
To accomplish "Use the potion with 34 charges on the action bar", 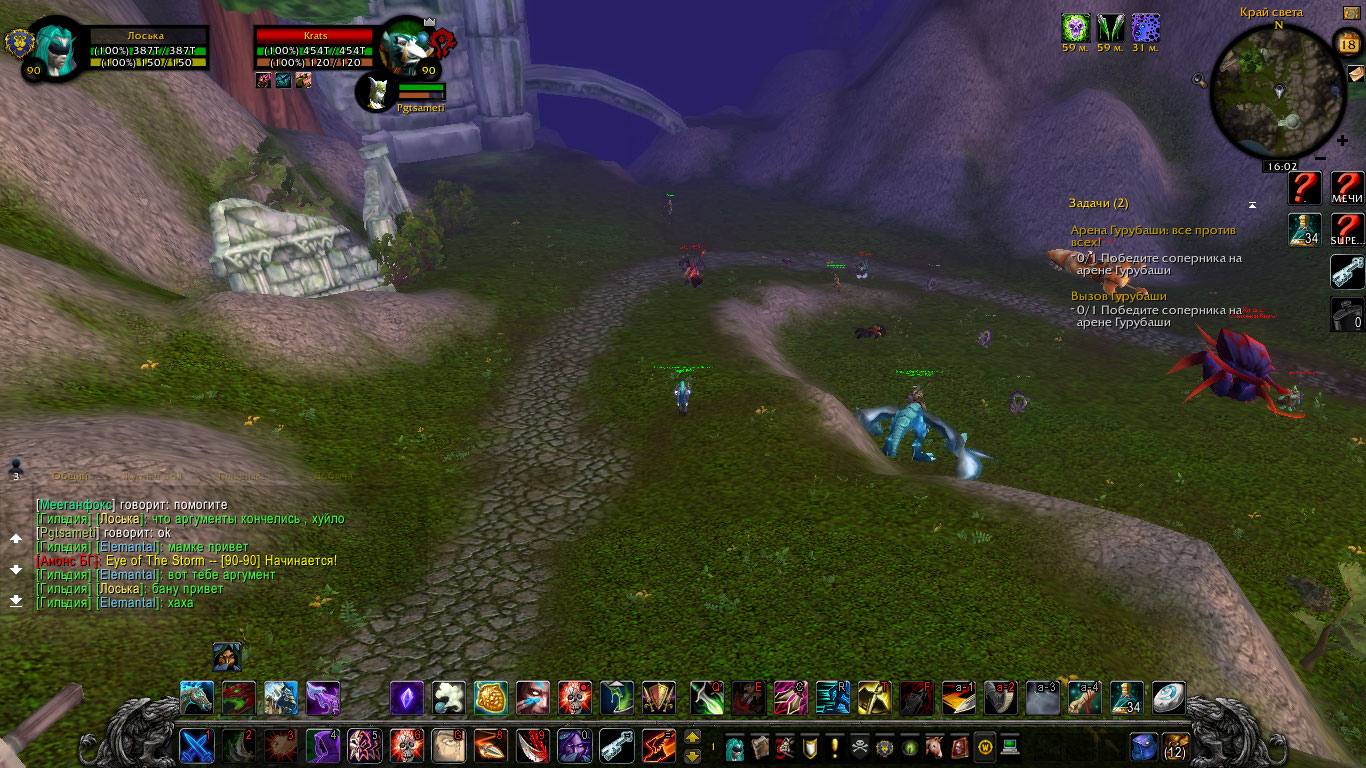I will (x=1127, y=697).
